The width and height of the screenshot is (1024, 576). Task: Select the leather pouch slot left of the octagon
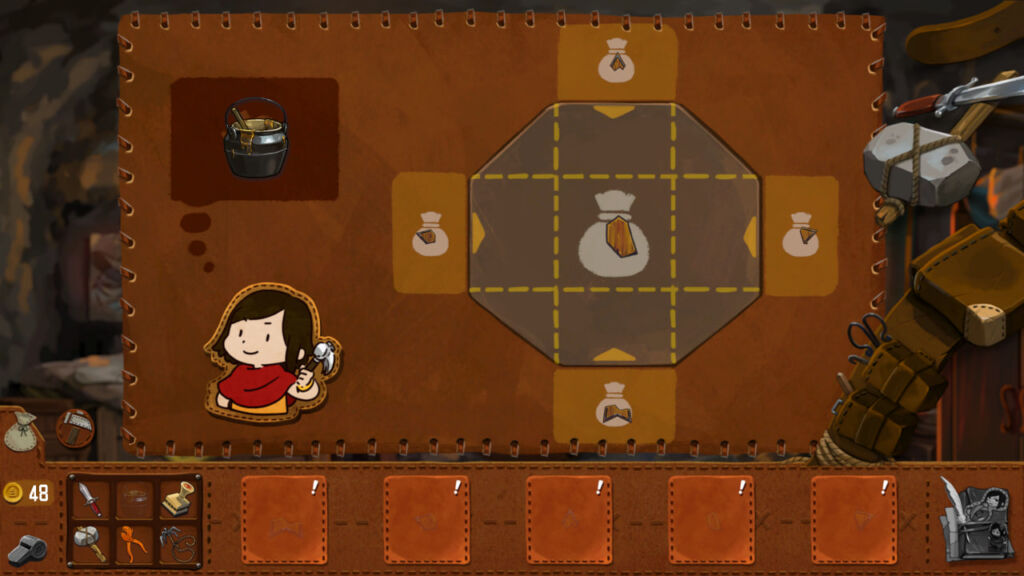point(430,233)
